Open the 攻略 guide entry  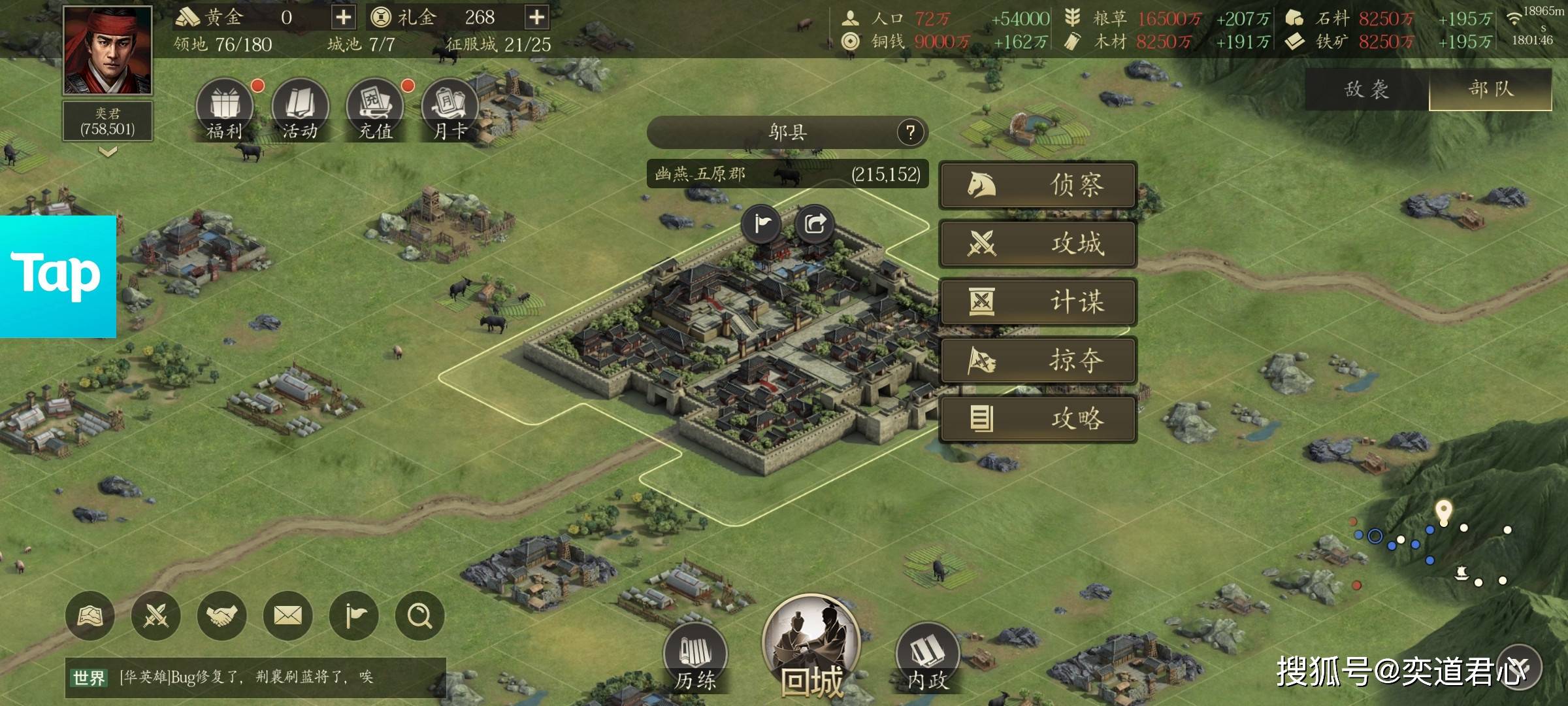[1037, 418]
